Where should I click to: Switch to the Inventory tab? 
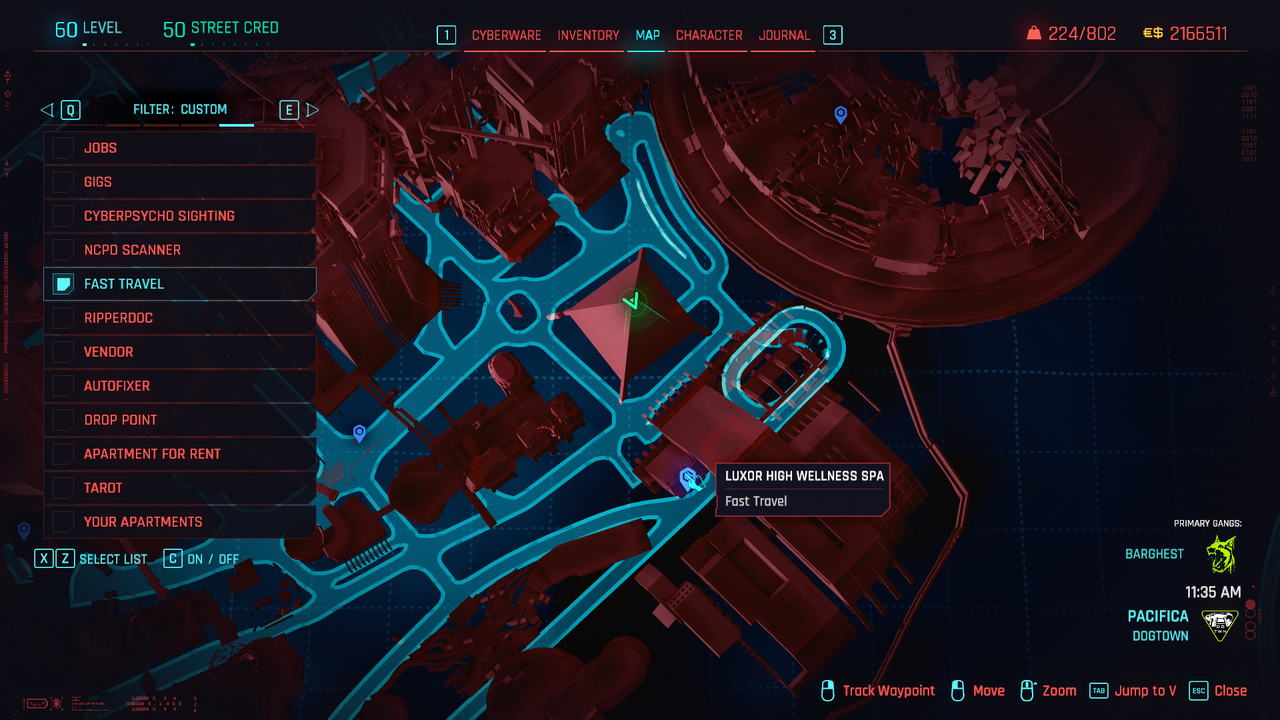(588, 35)
